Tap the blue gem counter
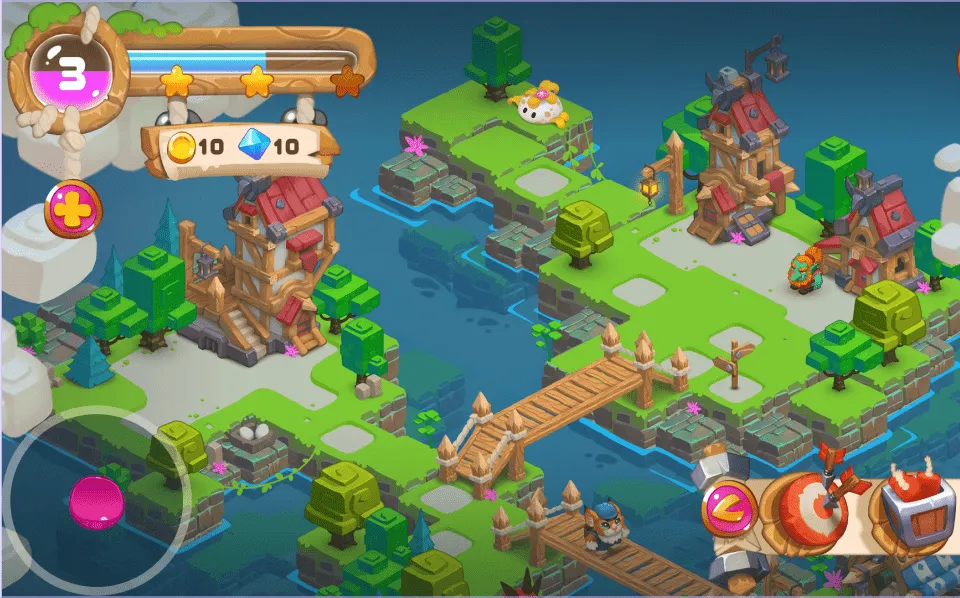Image resolution: width=960 pixels, height=598 pixels. click(x=268, y=146)
